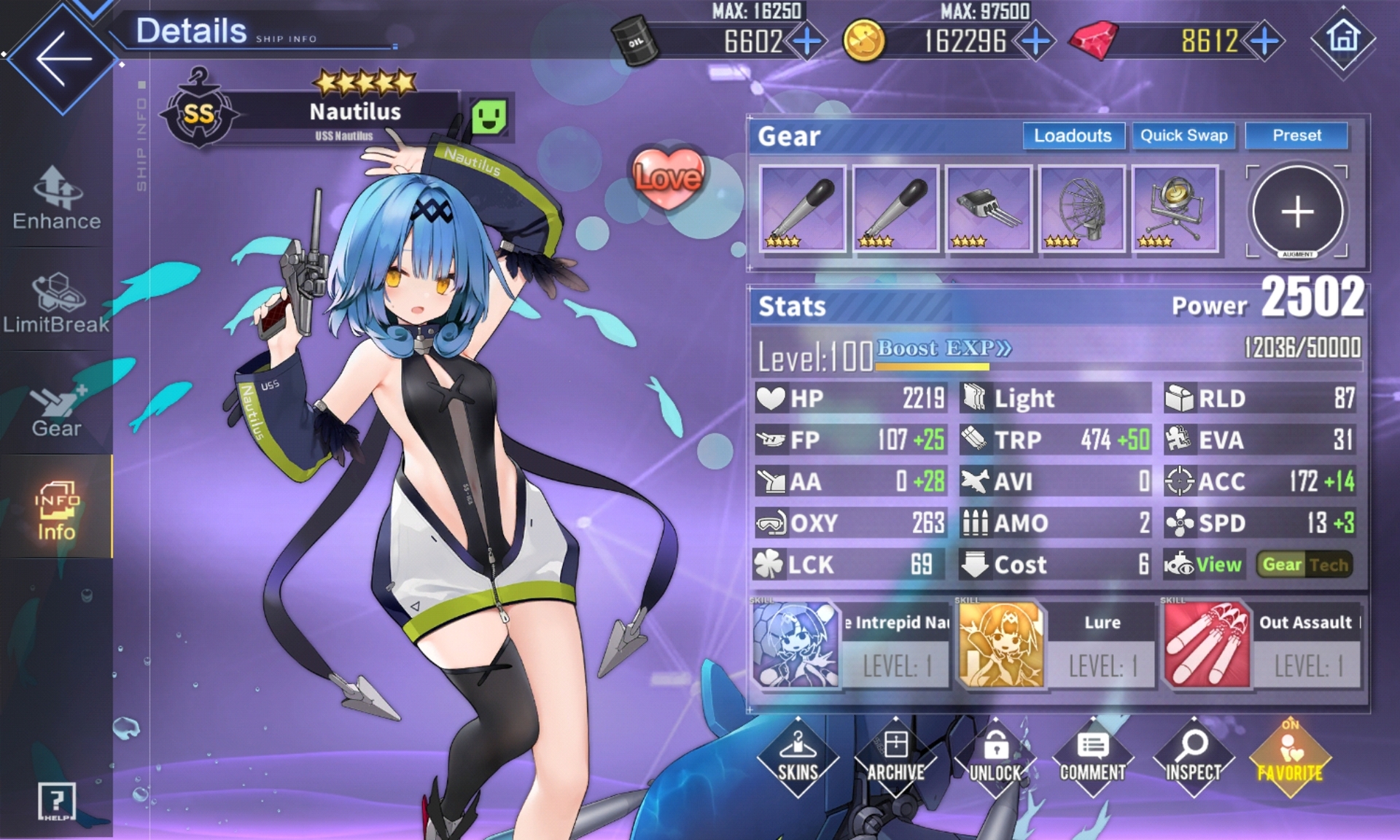The width and height of the screenshot is (1400, 840).
Task: Add an augment in the empty slot
Action: (1298, 211)
